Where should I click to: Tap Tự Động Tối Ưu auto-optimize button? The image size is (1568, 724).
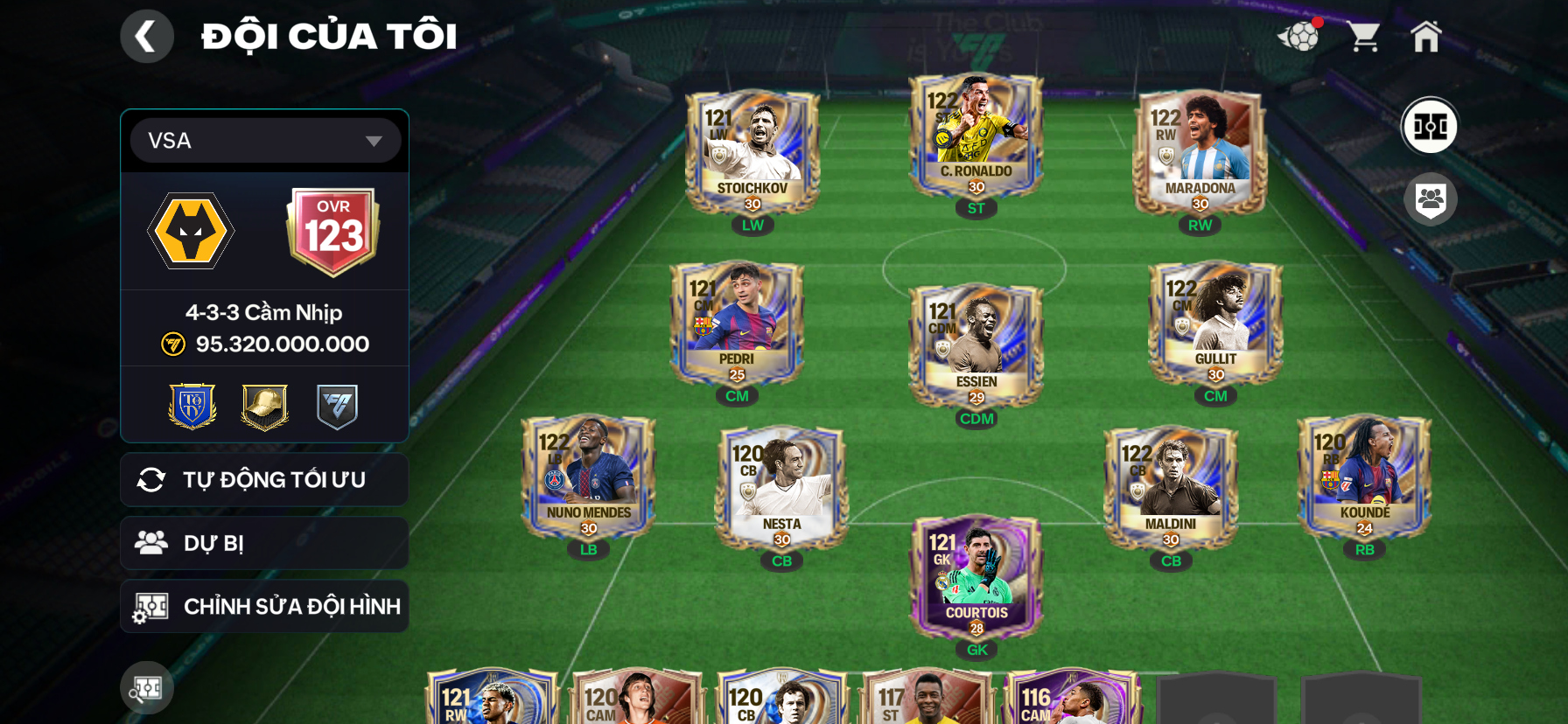pos(264,480)
